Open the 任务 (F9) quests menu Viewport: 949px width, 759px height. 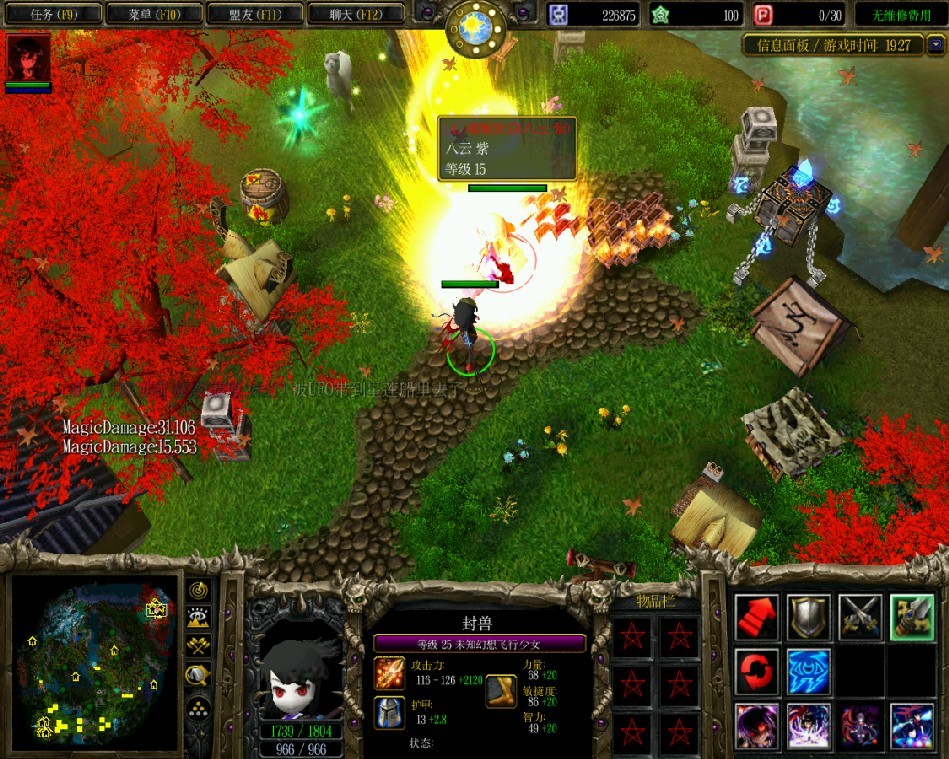coord(54,14)
